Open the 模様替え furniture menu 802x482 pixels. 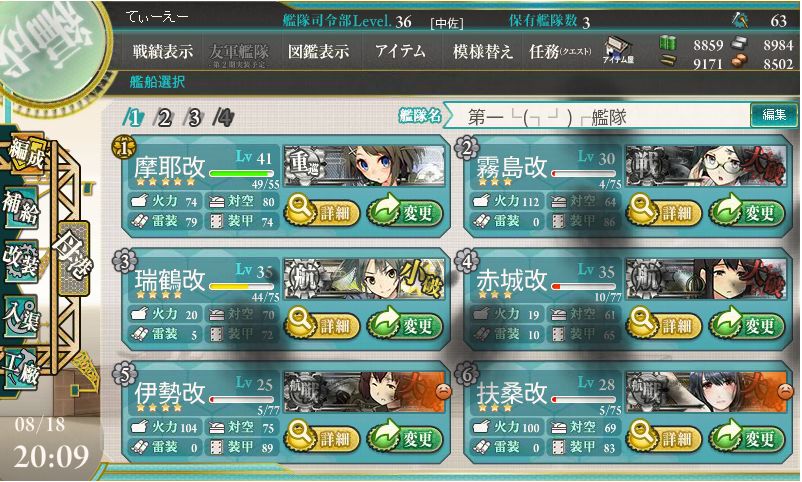[x=483, y=50]
